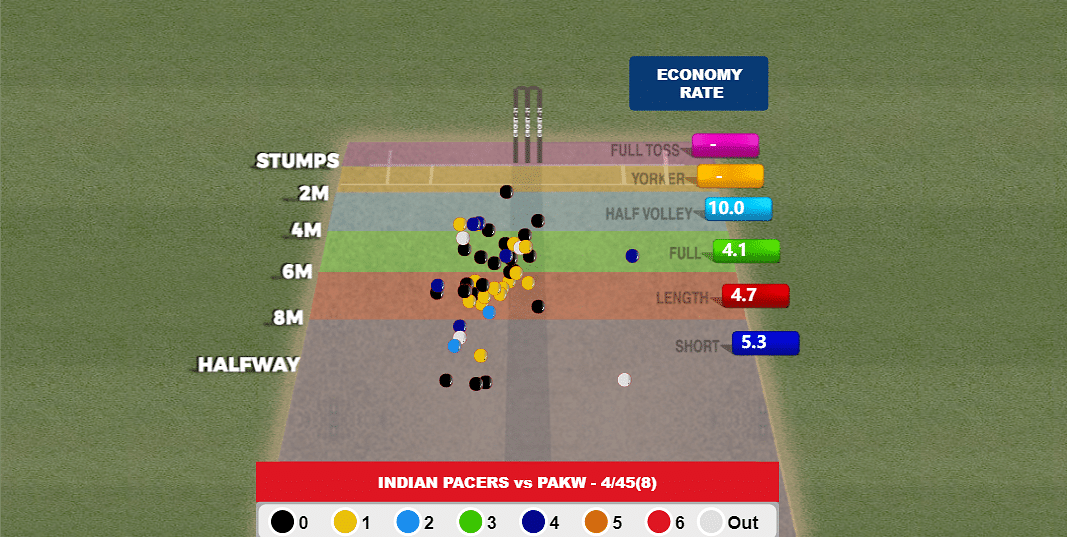Select the Half Volley 10.0 tag
Viewport: 1067px width, 537px height.
(738, 209)
